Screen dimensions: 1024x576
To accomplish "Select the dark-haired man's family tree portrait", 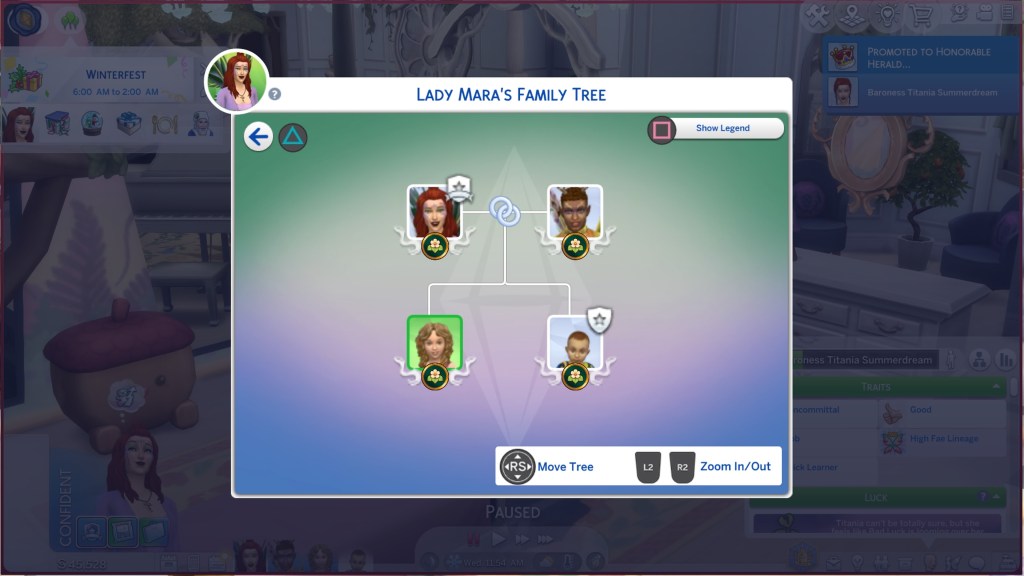I will (574, 211).
